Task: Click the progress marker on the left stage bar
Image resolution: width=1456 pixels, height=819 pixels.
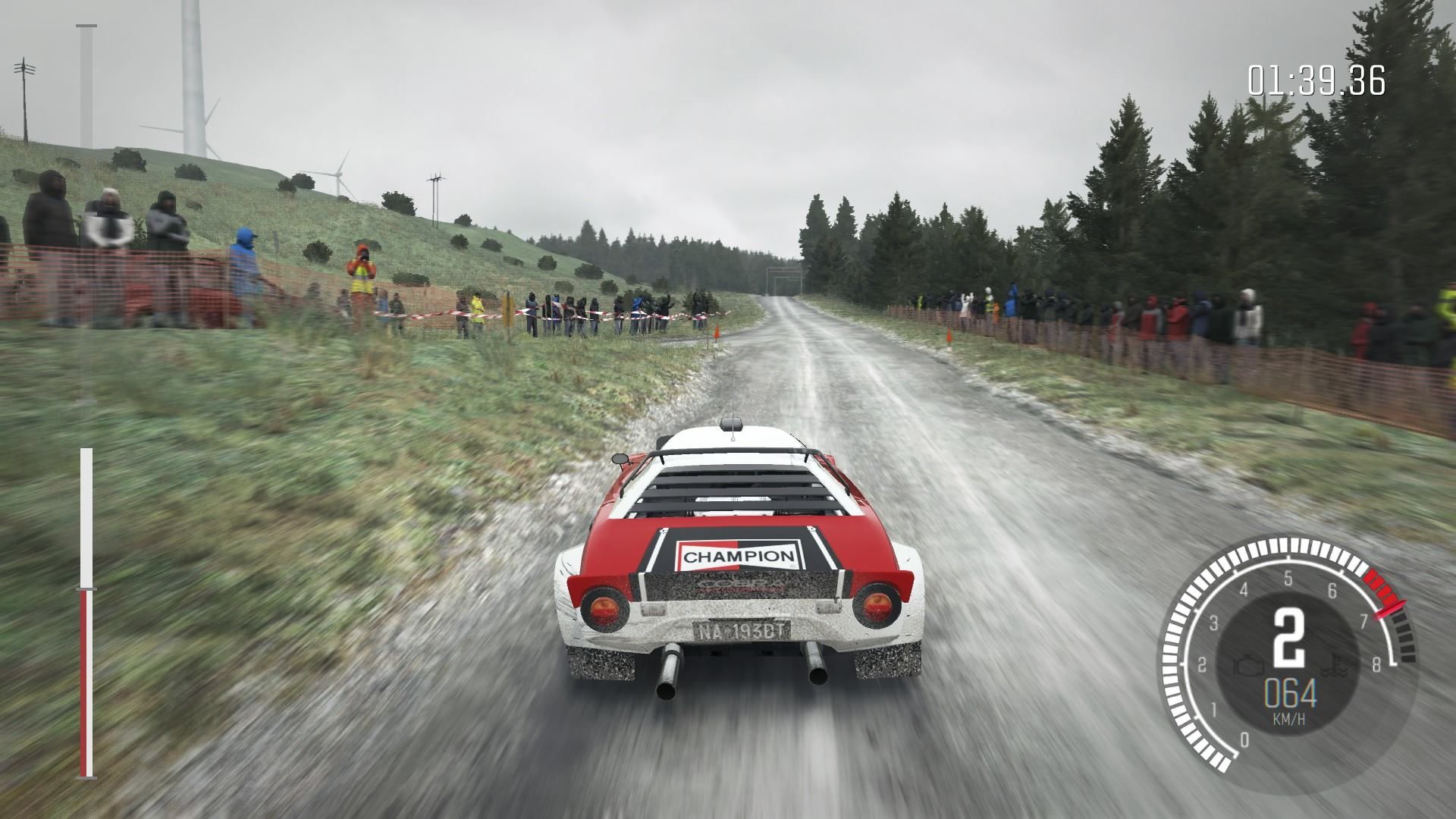Action: [x=86, y=588]
